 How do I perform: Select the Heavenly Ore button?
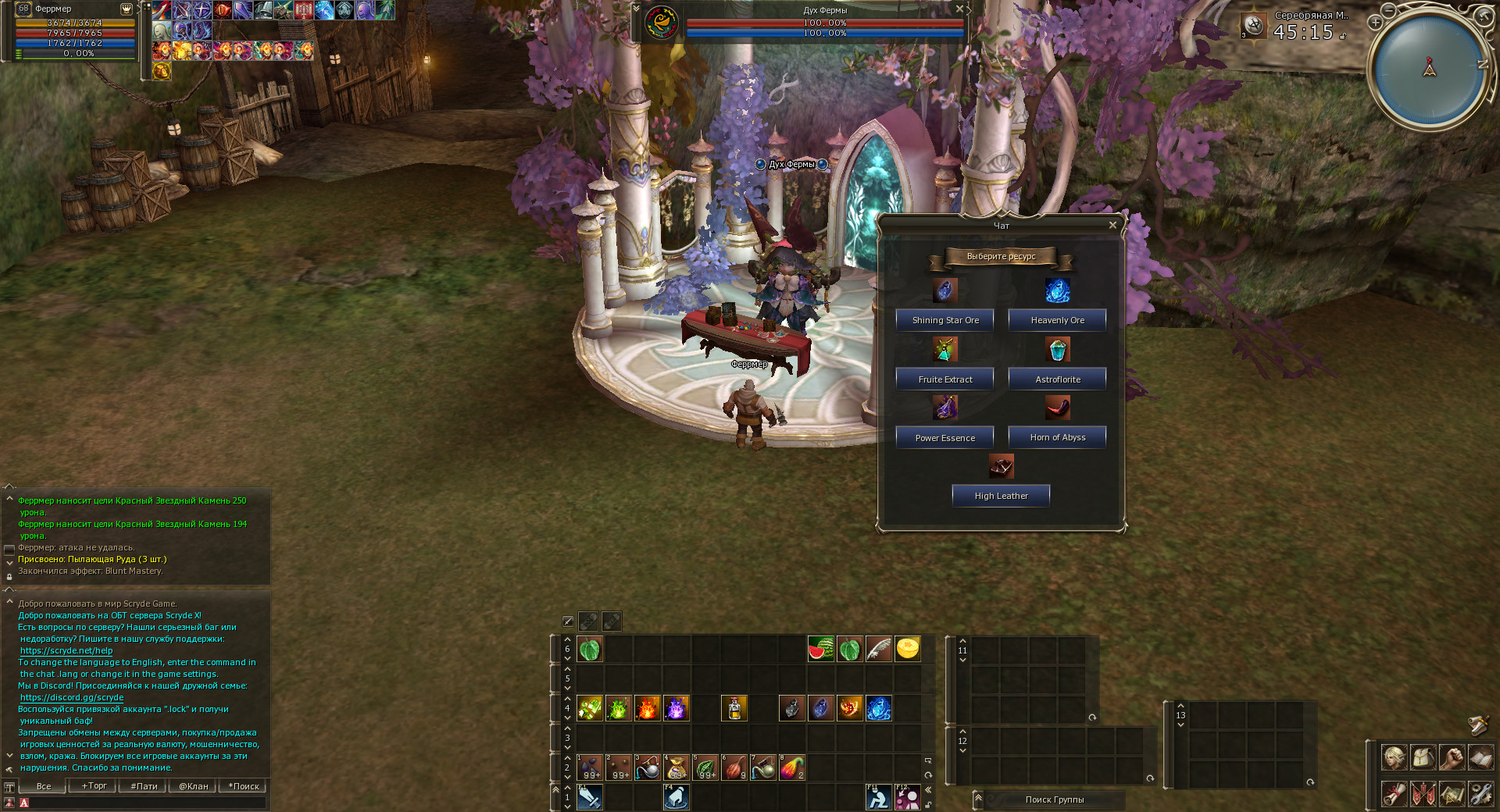[1057, 320]
